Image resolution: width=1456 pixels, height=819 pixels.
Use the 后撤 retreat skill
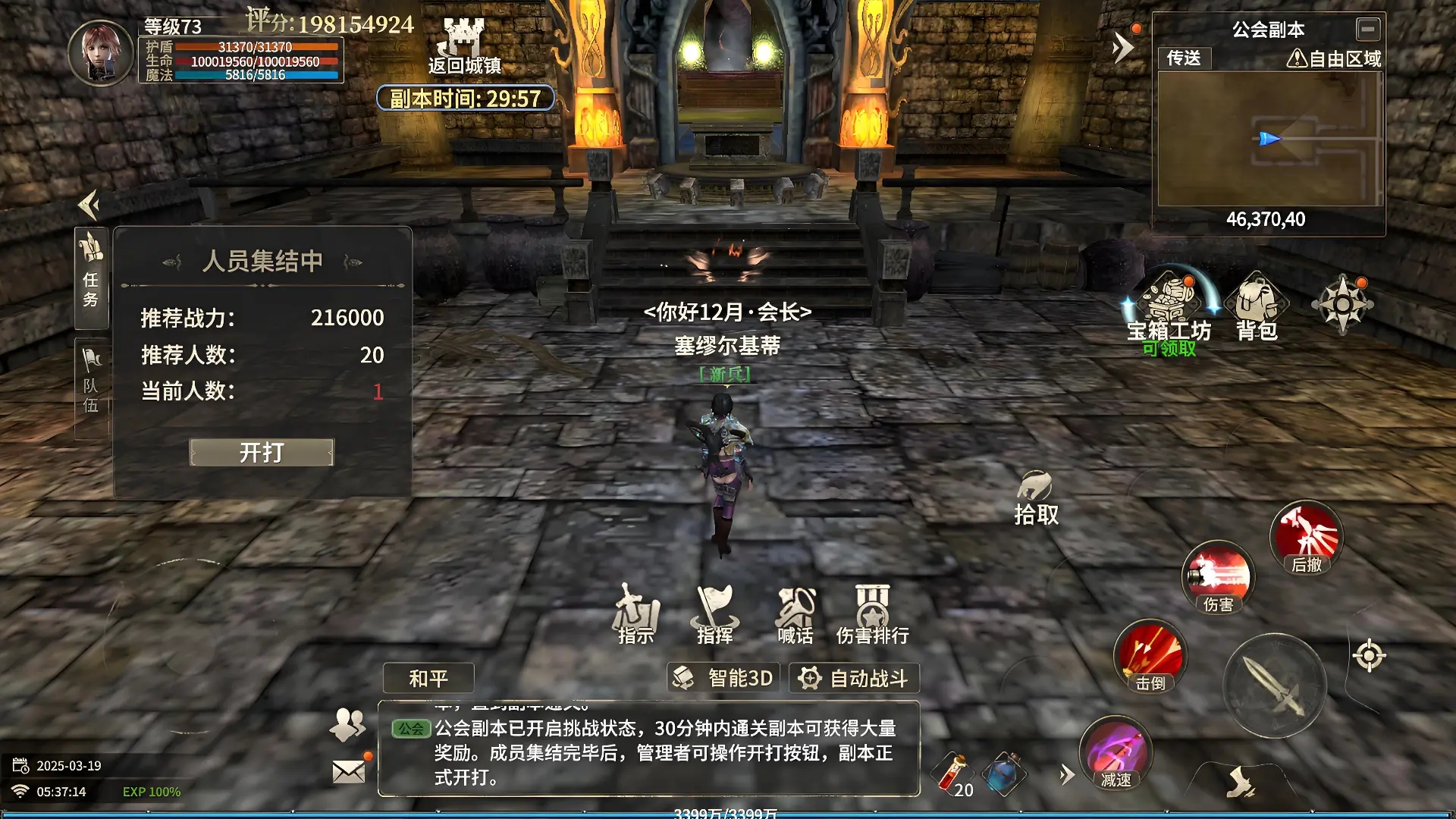click(1307, 538)
